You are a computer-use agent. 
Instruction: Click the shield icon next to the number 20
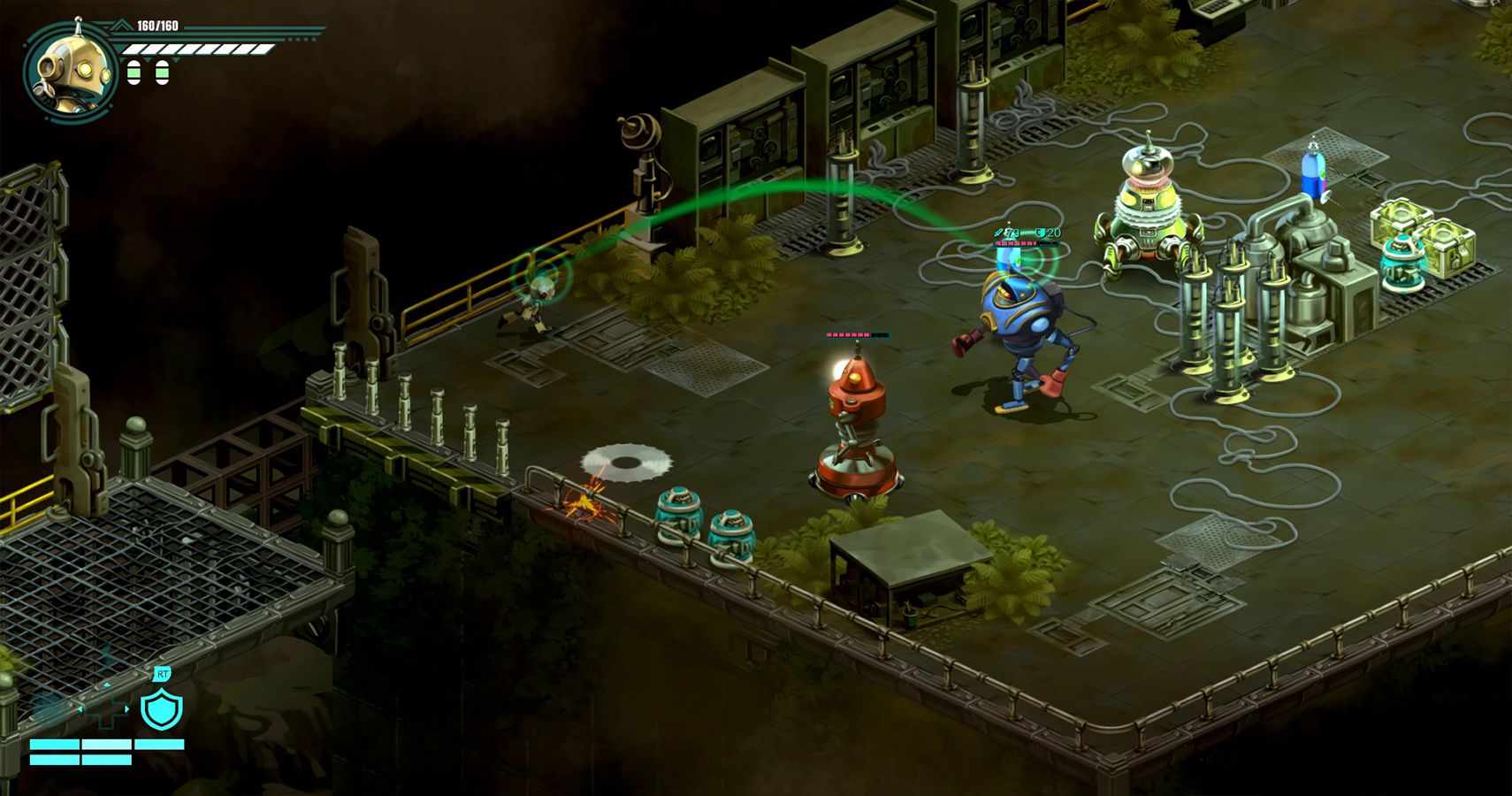coord(1041,233)
